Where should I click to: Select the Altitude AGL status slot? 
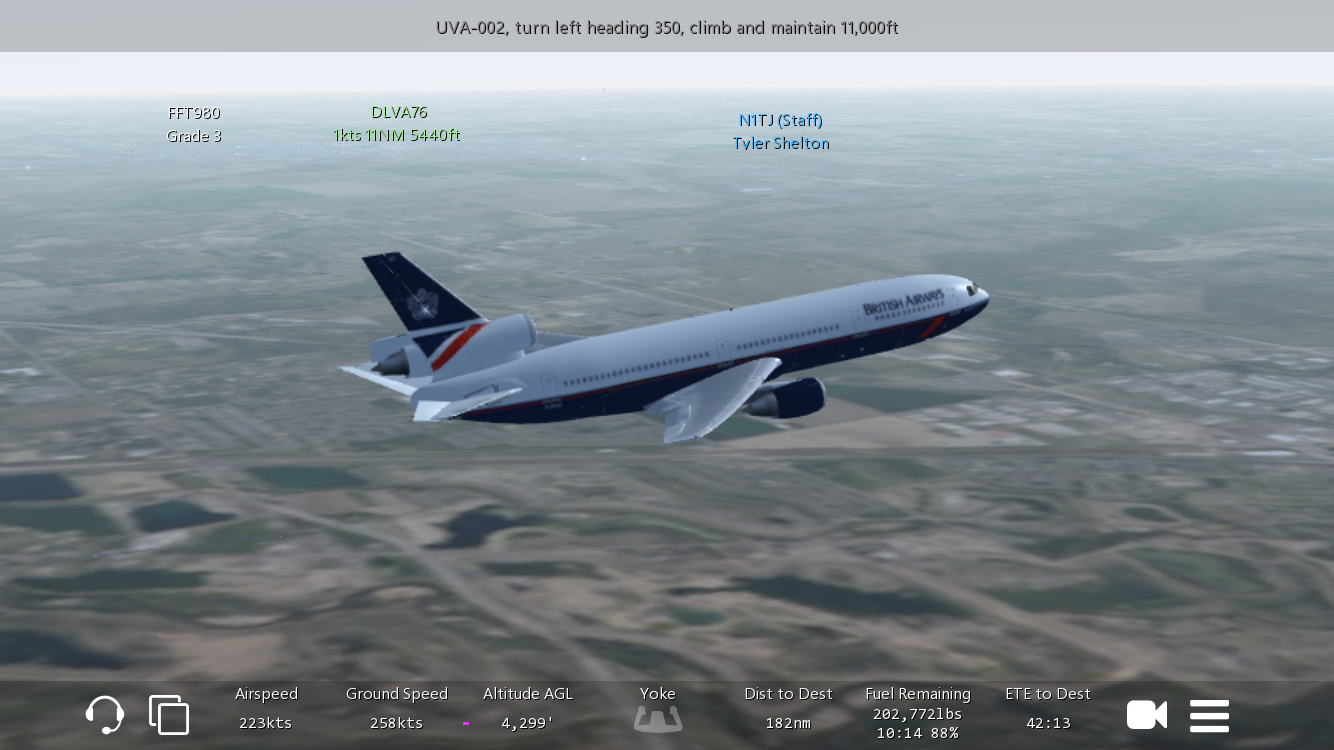pos(527,709)
